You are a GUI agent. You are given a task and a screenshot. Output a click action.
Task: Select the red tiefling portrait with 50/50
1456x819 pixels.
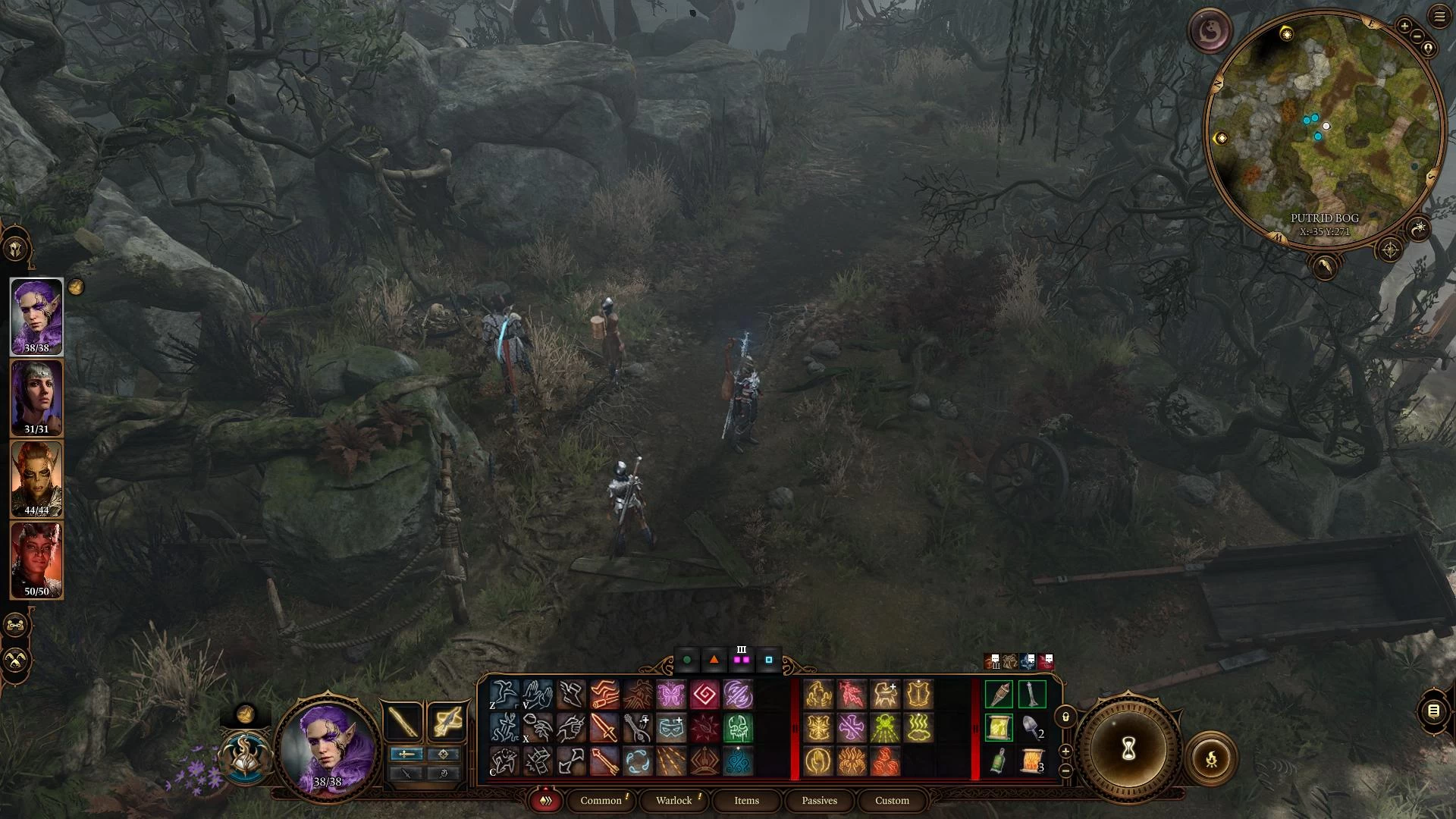click(36, 560)
